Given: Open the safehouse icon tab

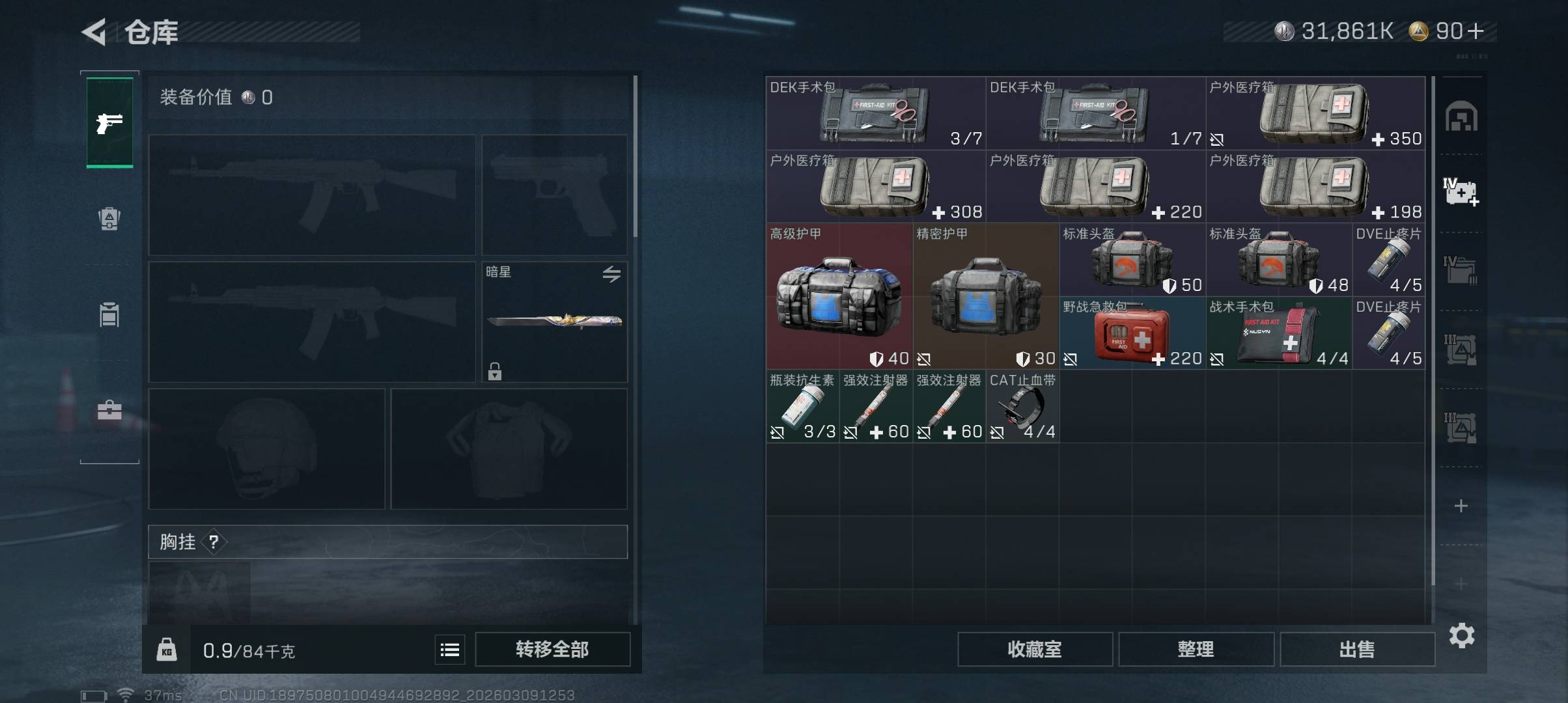Looking at the screenshot, I should [1461, 117].
